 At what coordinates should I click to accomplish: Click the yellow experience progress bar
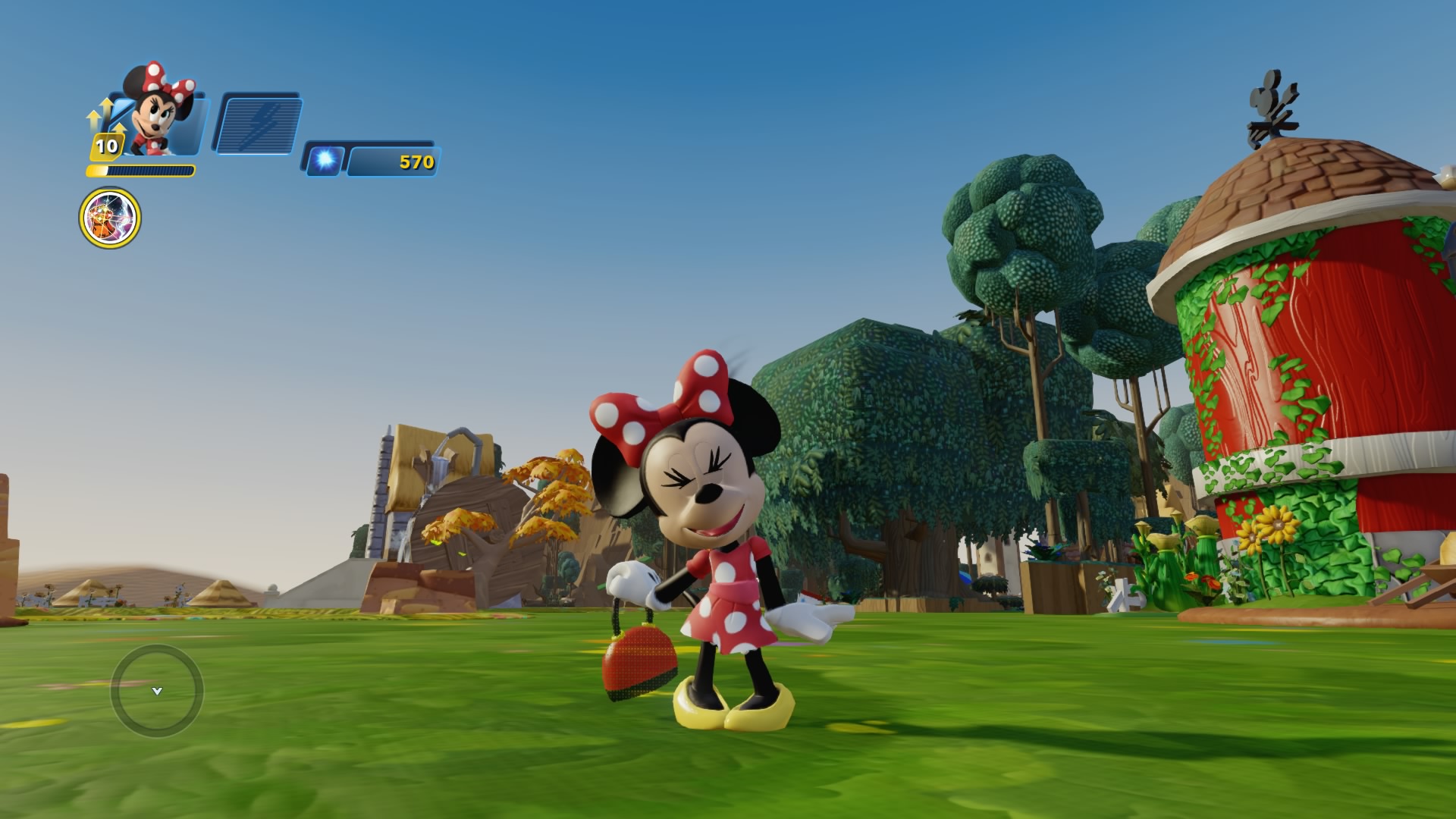point(141,168)
